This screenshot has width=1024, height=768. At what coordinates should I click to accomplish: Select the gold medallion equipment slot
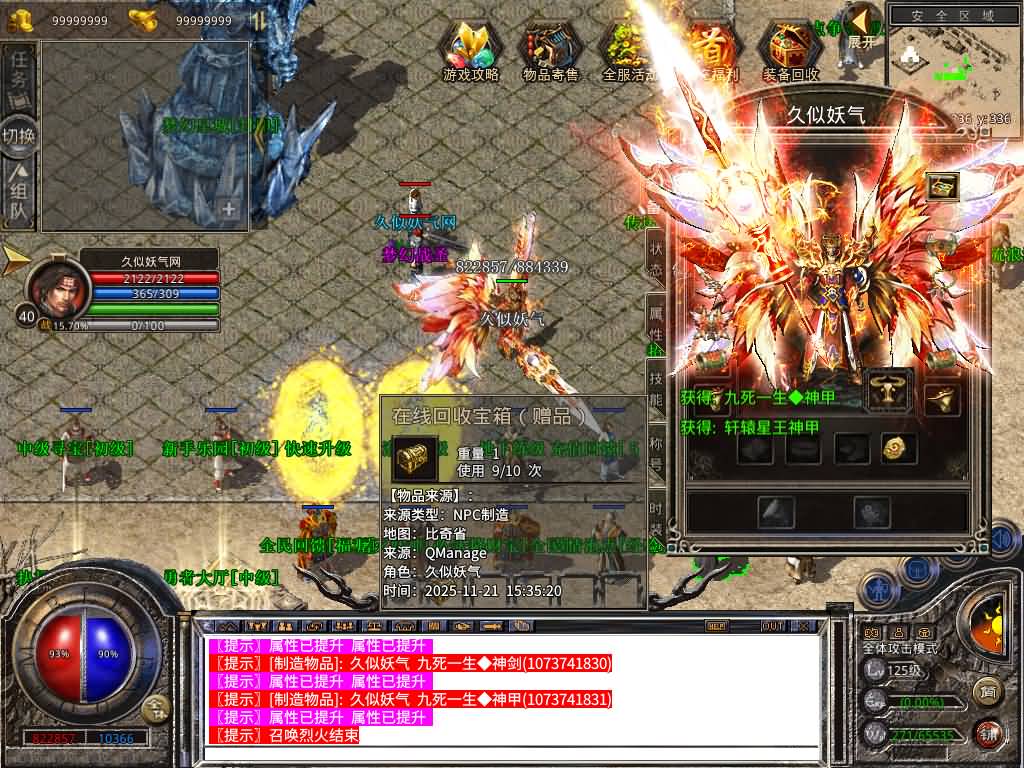tap(899, 449)
